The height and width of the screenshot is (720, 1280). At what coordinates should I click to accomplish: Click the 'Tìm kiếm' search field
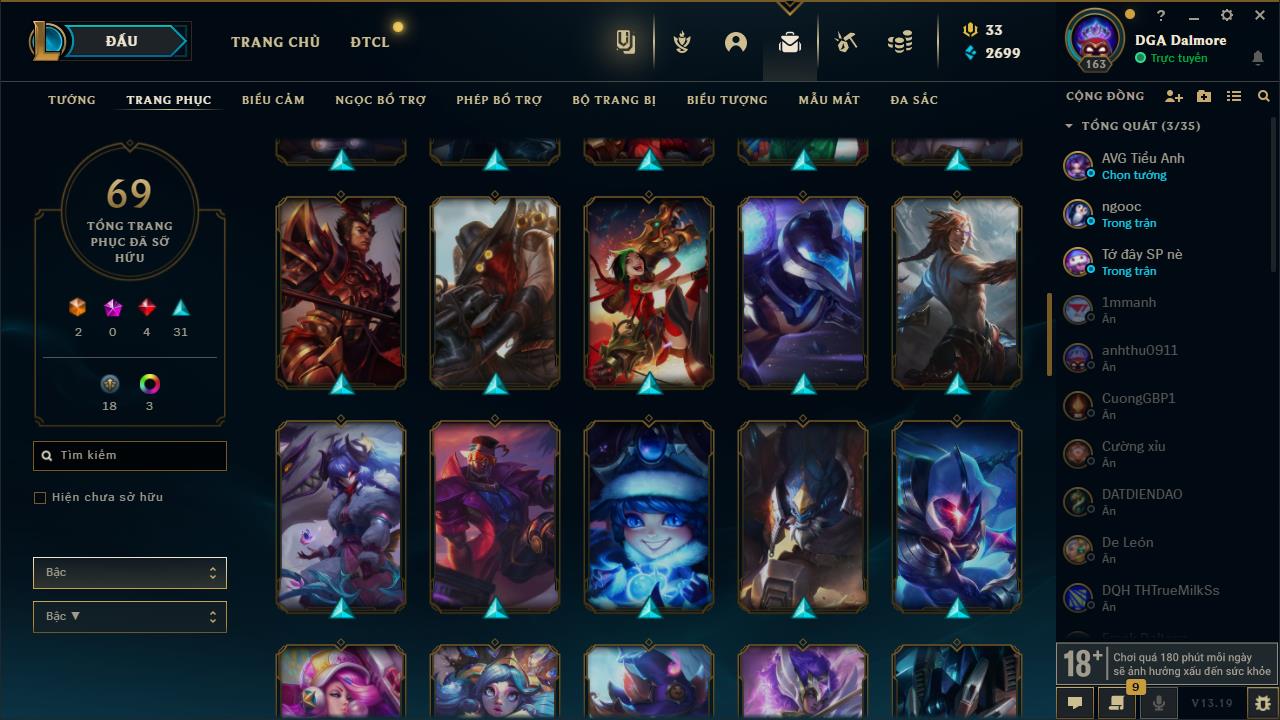pyautogui.click(x=129, y=455)
